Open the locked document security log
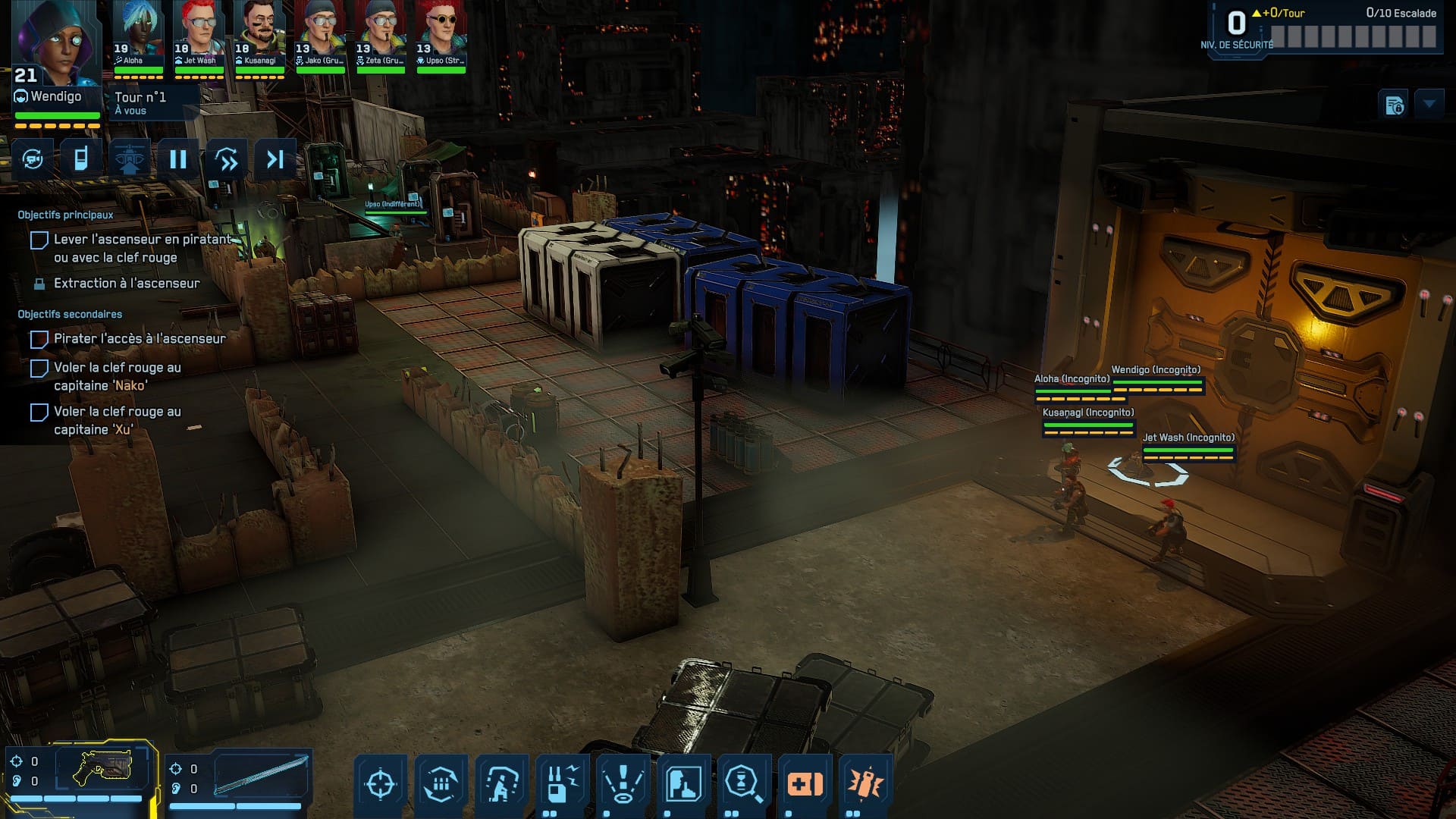This screenshot has width=1456, height=819. coord(1395,105)
